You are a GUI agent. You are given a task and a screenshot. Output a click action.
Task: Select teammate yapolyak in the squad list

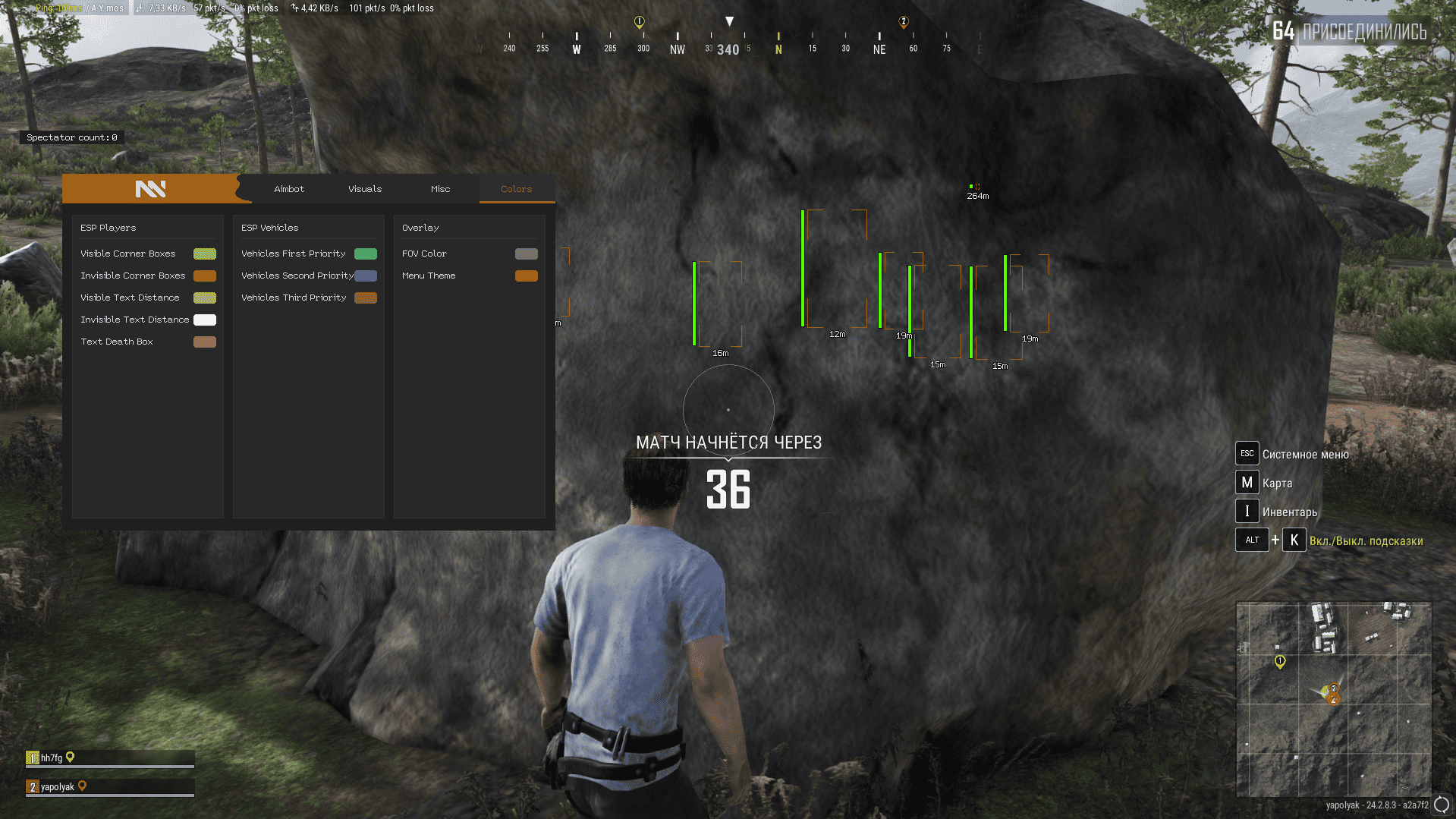(57, 787)
